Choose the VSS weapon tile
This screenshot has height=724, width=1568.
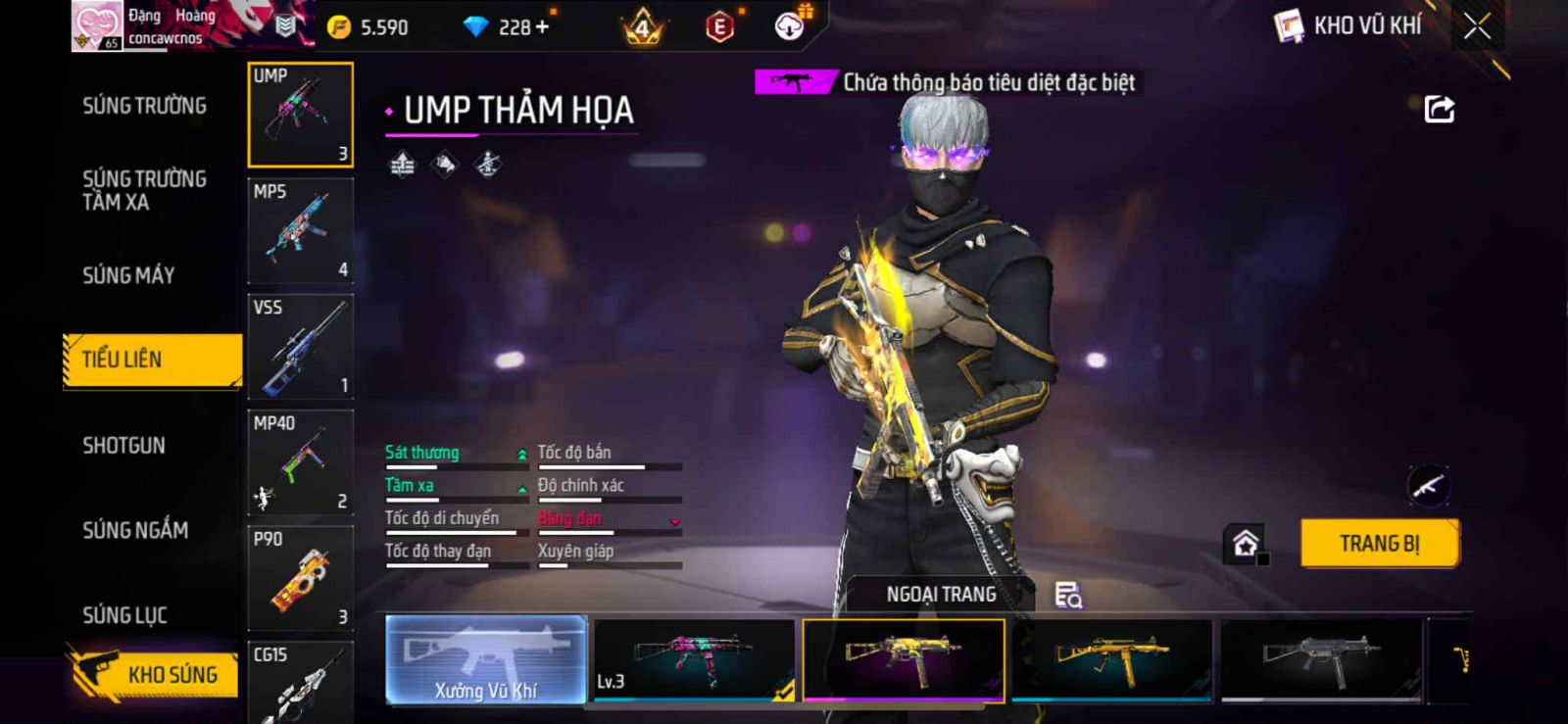(300, 347)
